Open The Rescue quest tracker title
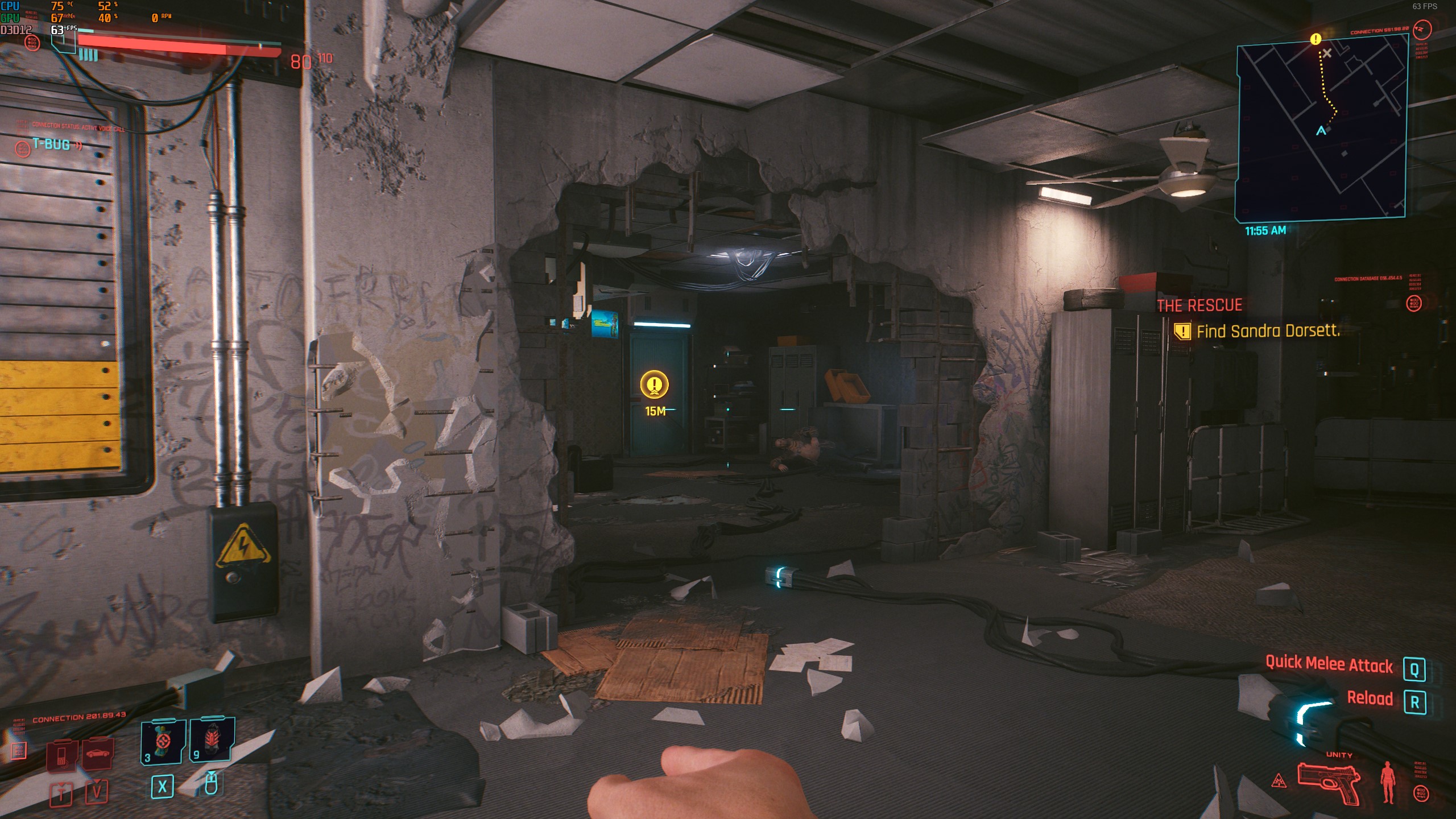The height and width of the screenshot is (819, 1456). pos(1199,305)
